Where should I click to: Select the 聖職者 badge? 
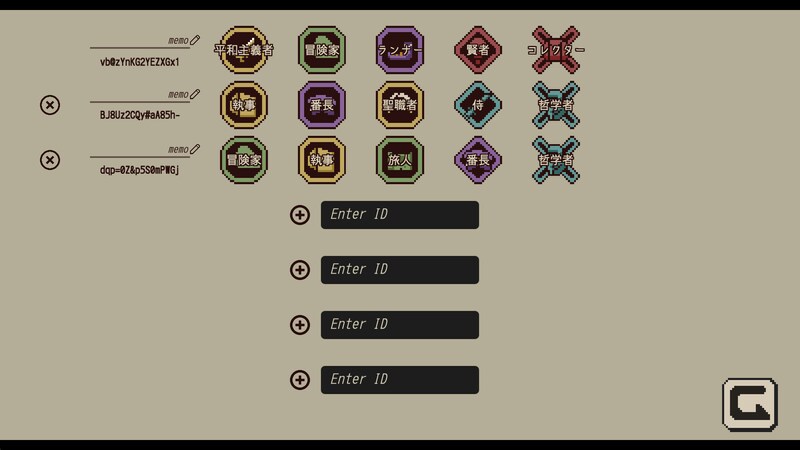400,105
